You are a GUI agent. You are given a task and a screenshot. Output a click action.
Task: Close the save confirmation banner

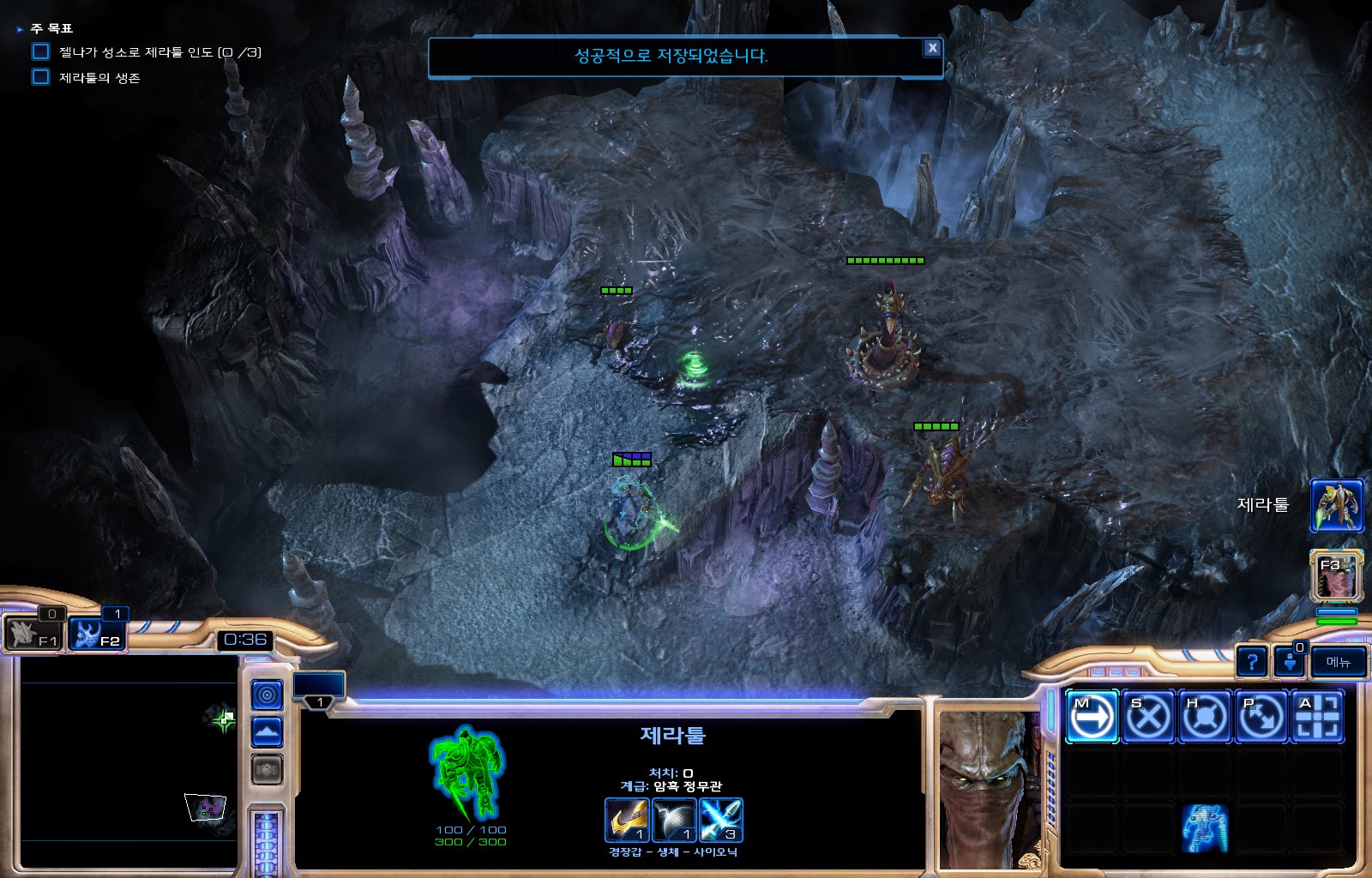click(x=932, y=48)
